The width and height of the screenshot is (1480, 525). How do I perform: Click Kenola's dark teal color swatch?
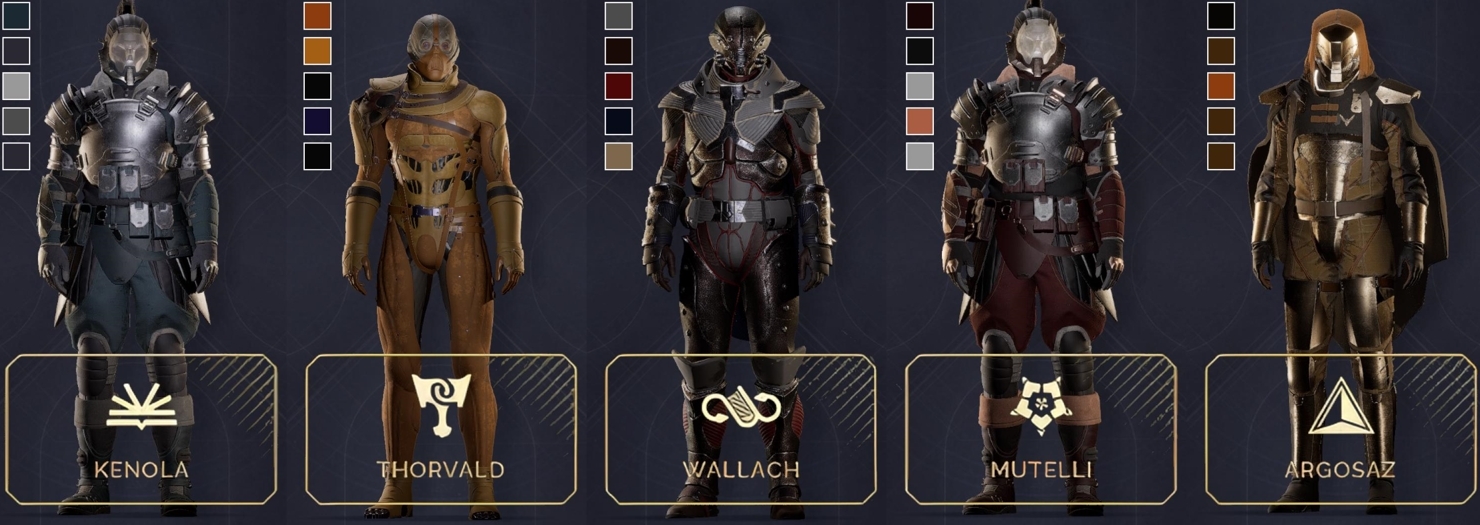coord(17,16)
